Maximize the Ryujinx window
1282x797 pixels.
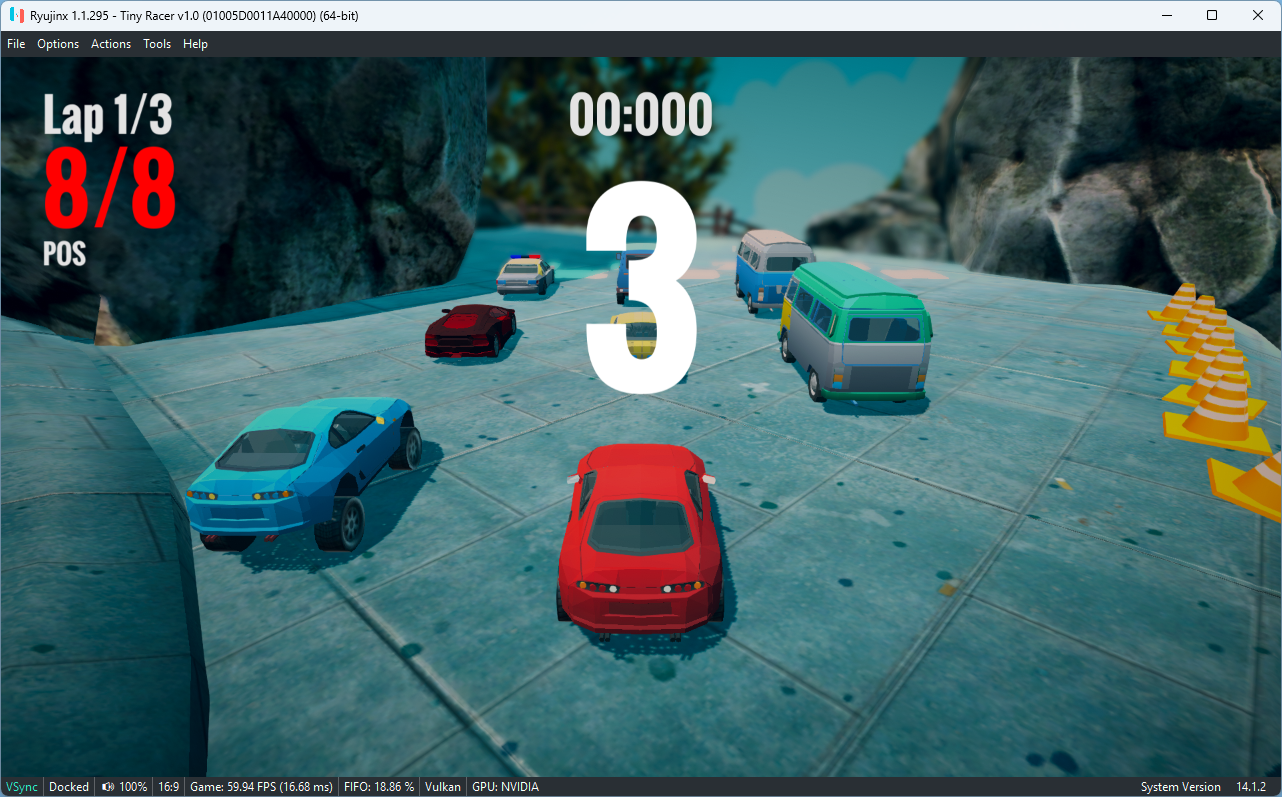pyautogui.click(x=1211, y=15)
